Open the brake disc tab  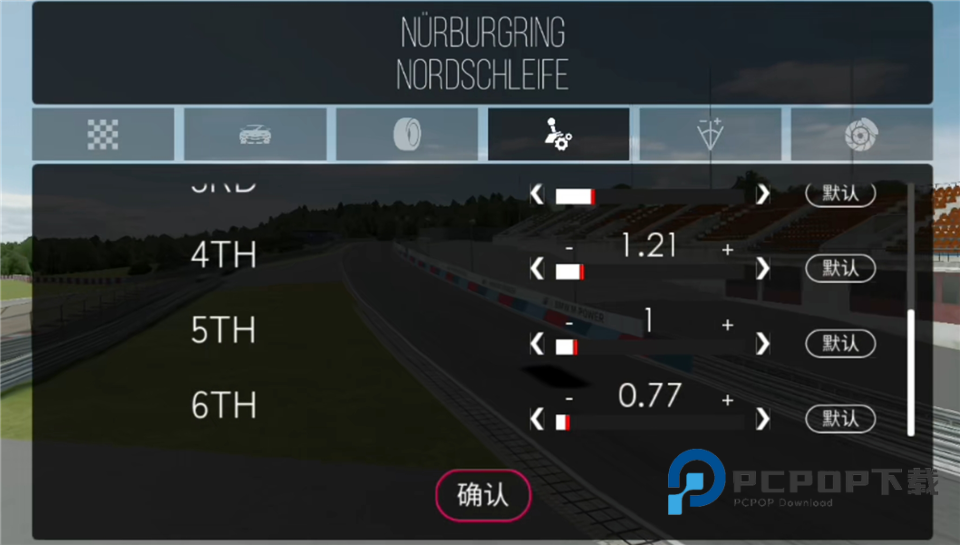click(860, 134)
